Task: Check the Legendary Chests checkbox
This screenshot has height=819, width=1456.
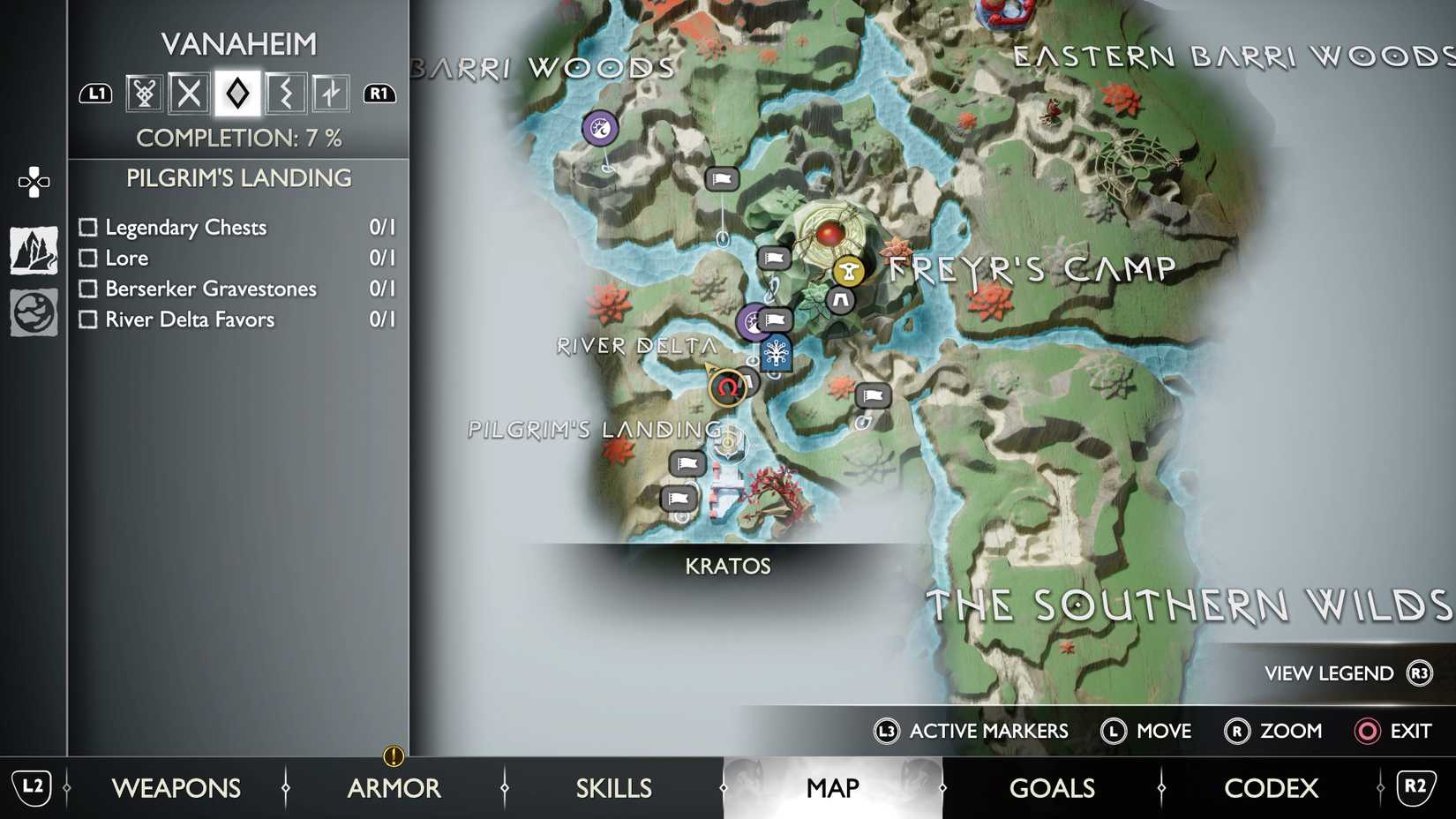Action: pos(87,227)
